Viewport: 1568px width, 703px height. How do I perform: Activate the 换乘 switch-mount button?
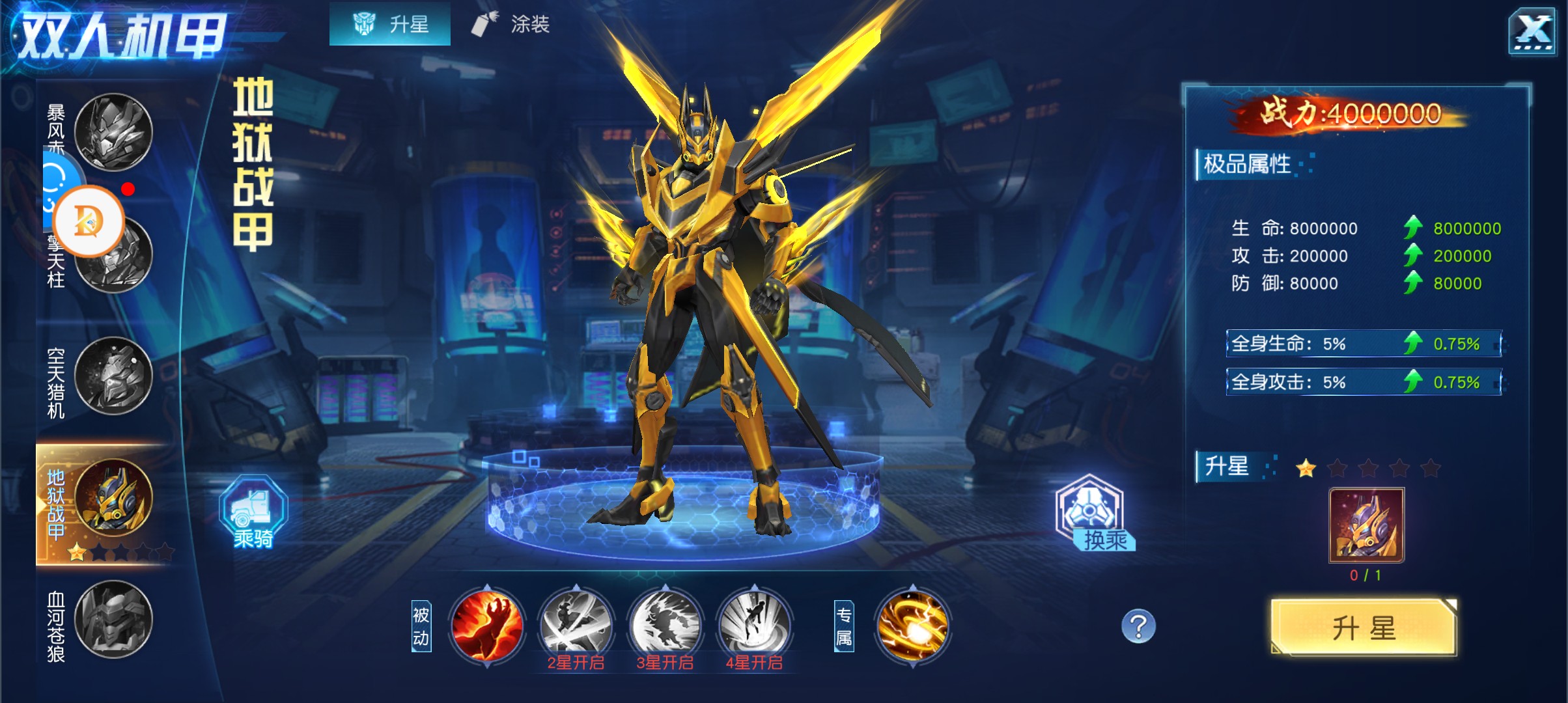tap(1091, 512)
